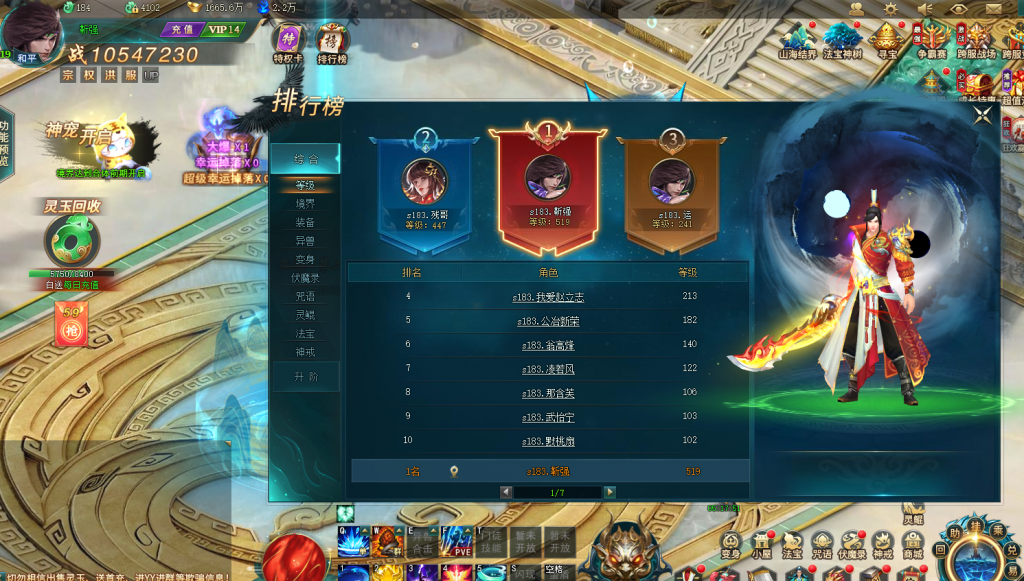Select the 装备 ranking category

pyautogui.click(x=305, y=223)
